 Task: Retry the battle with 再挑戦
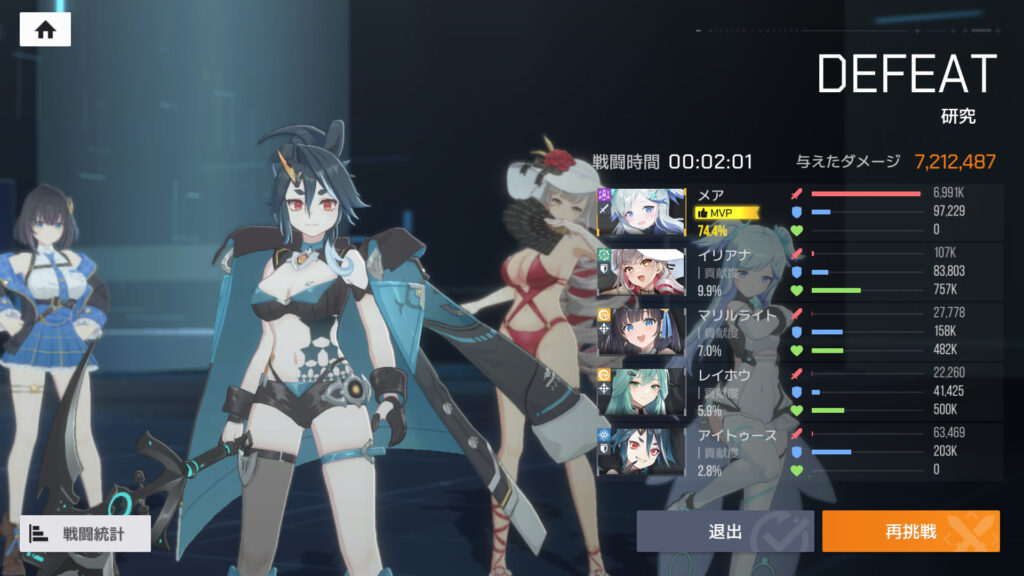point(910,532)
